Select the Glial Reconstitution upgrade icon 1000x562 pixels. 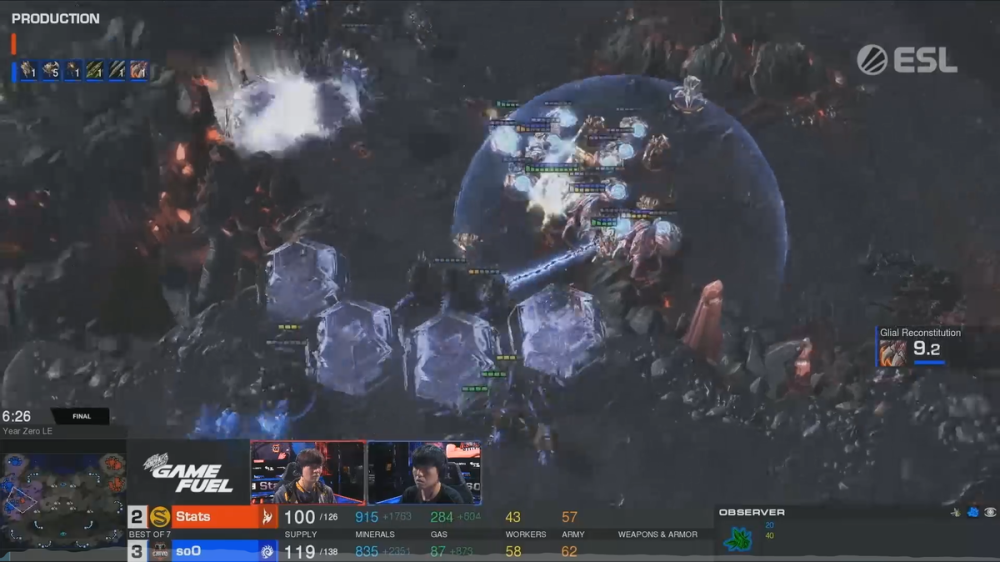pyautogui.click(x=893, y=352)
